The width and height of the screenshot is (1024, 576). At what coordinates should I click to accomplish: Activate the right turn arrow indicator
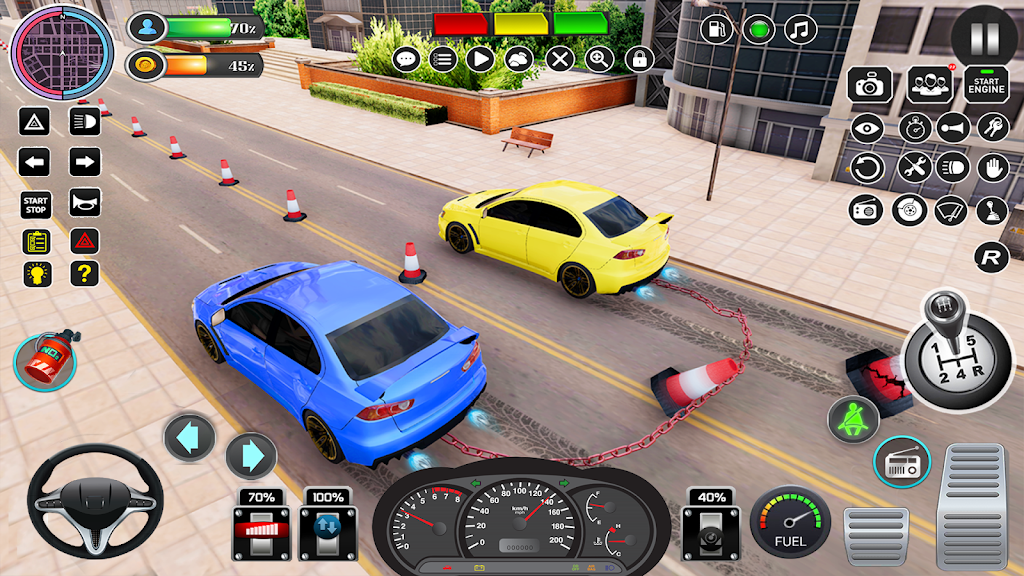(85, 162)
